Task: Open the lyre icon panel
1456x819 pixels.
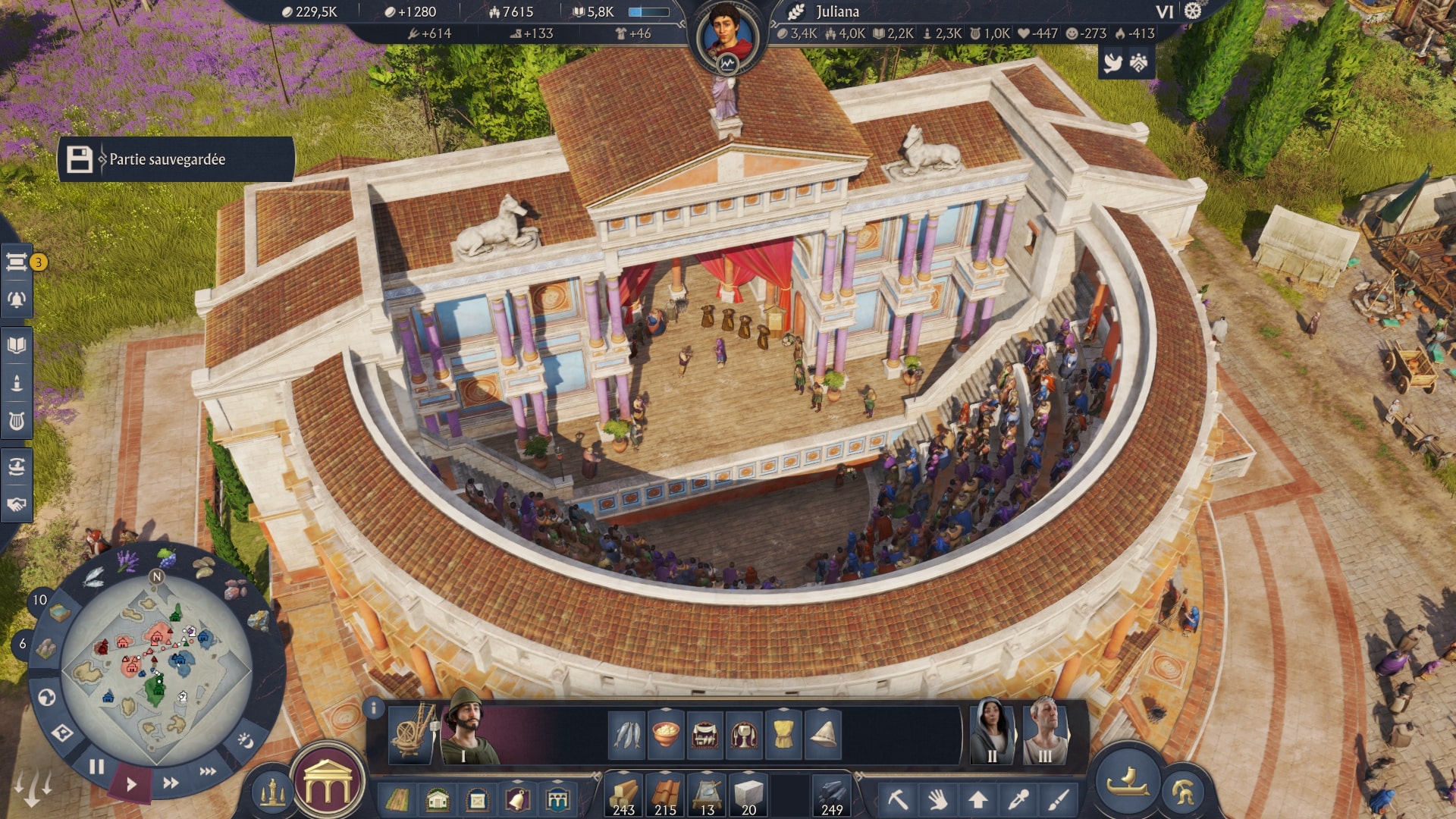Action: 16,420
